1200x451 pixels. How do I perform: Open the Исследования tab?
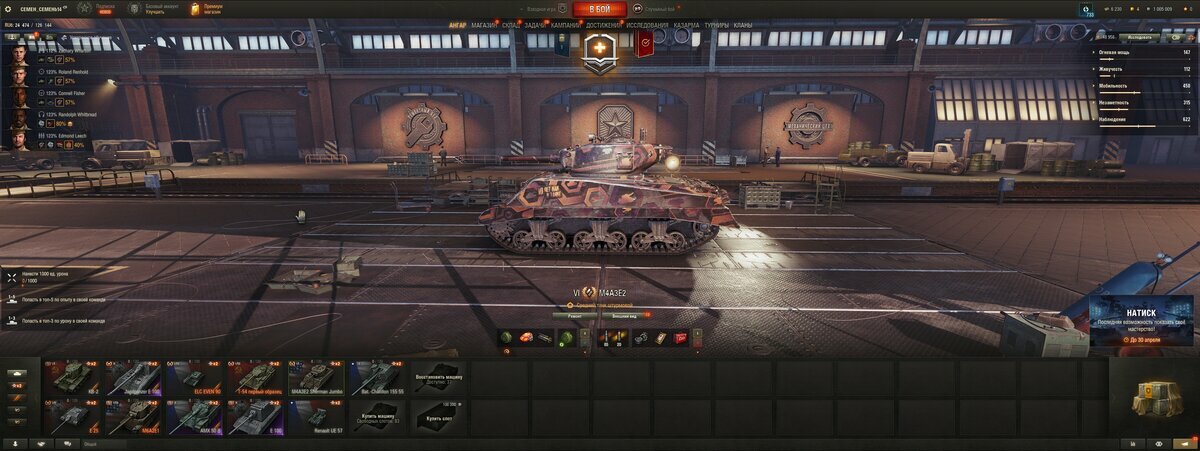[648, 24]
